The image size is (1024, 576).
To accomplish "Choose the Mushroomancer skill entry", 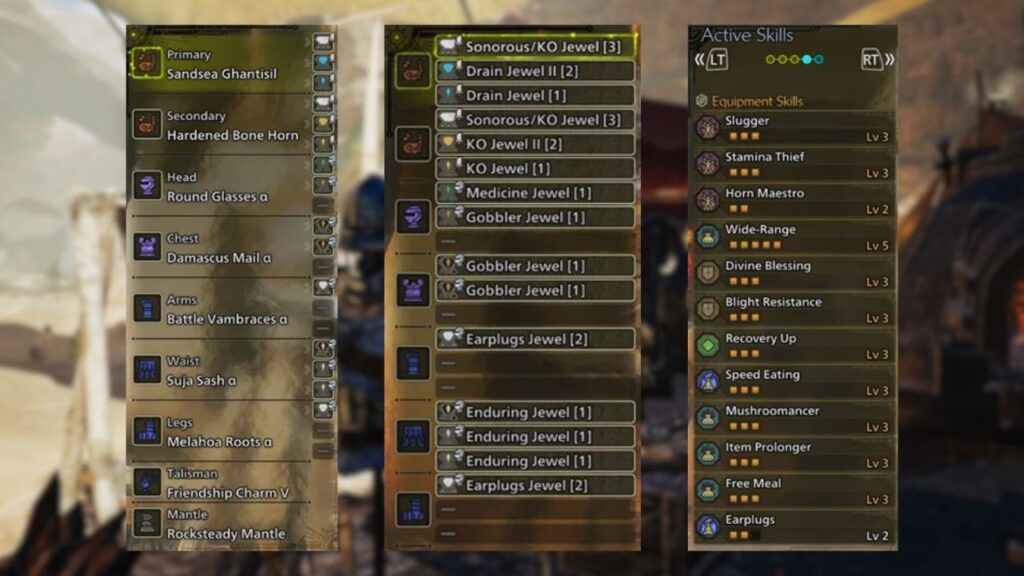I will (x=792, y=418).
